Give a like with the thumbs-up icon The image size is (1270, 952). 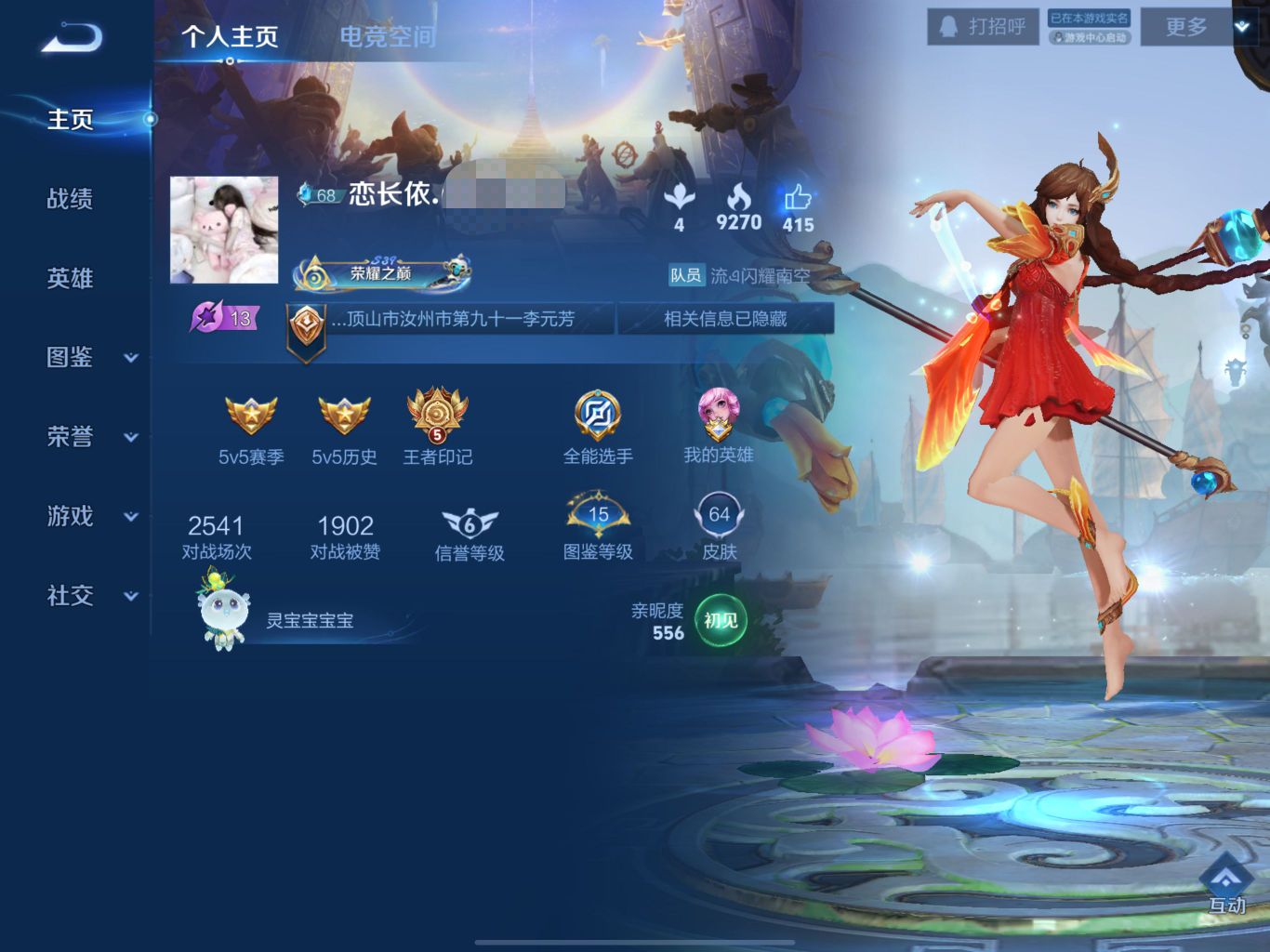(798, 199)
